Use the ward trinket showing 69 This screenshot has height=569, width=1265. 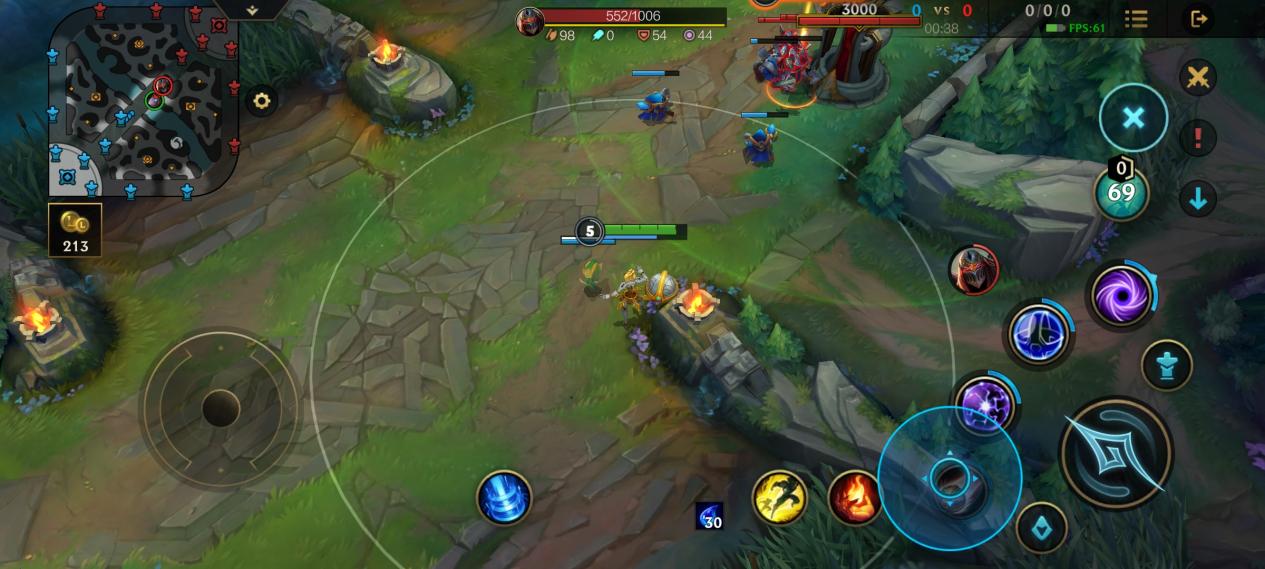tap(1121, 192)
